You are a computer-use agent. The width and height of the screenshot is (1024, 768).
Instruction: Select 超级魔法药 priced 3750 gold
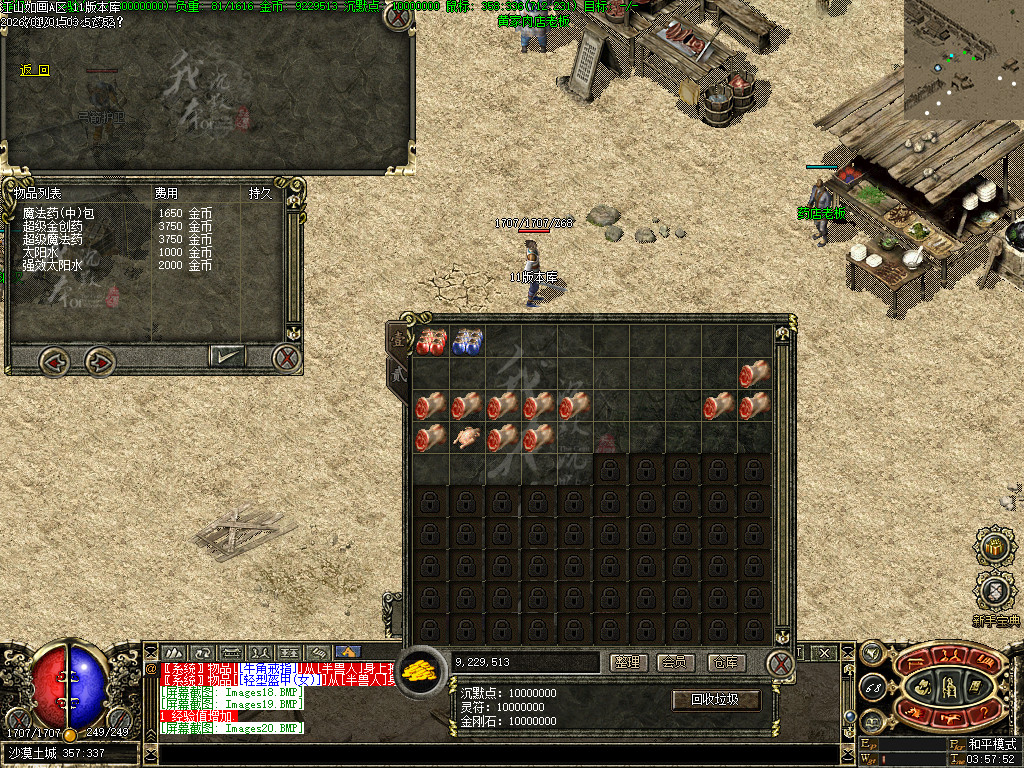tap(53, 240)
